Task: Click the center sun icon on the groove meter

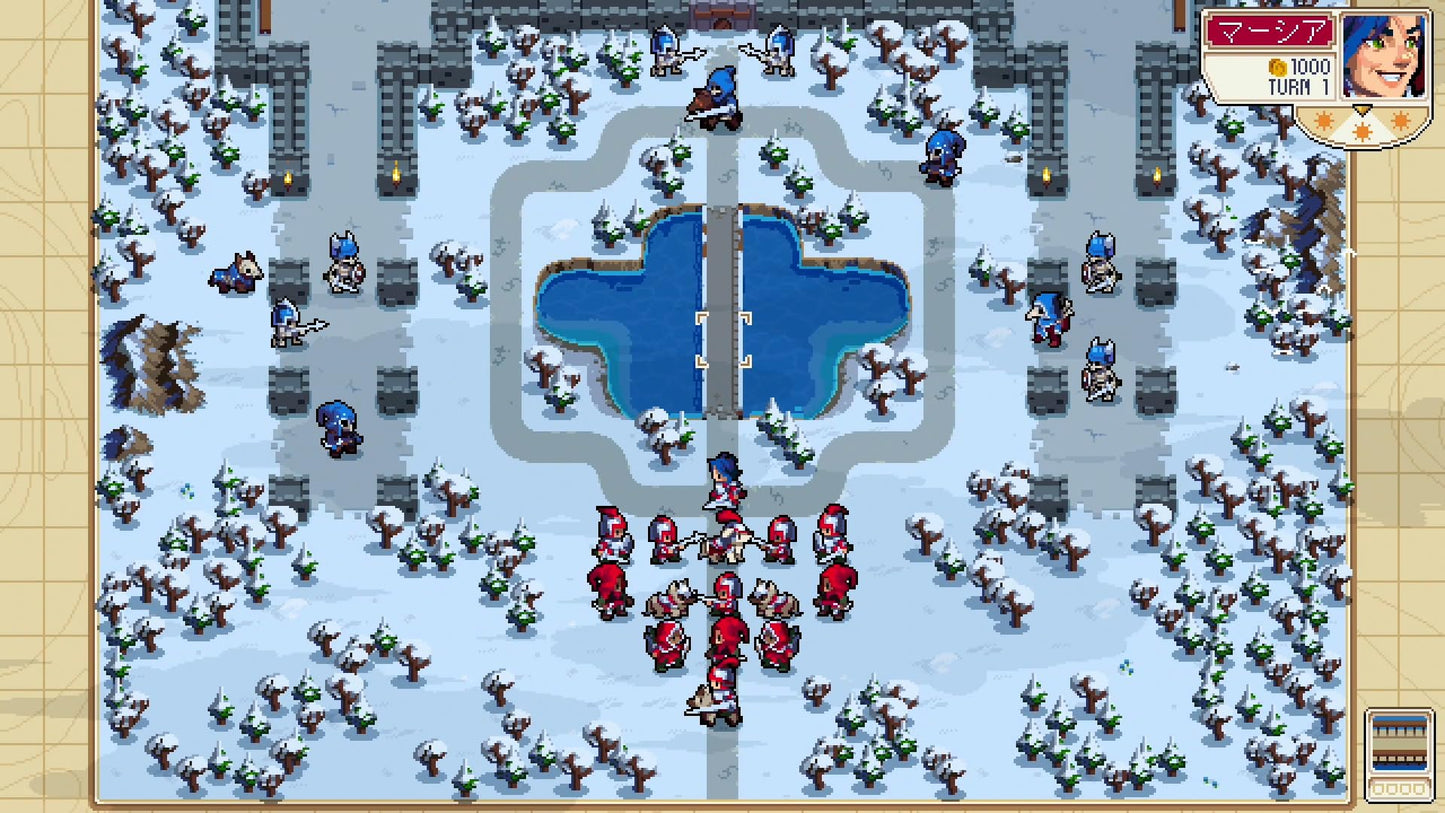Action: pyautogui.click(x=1362, y=130)
